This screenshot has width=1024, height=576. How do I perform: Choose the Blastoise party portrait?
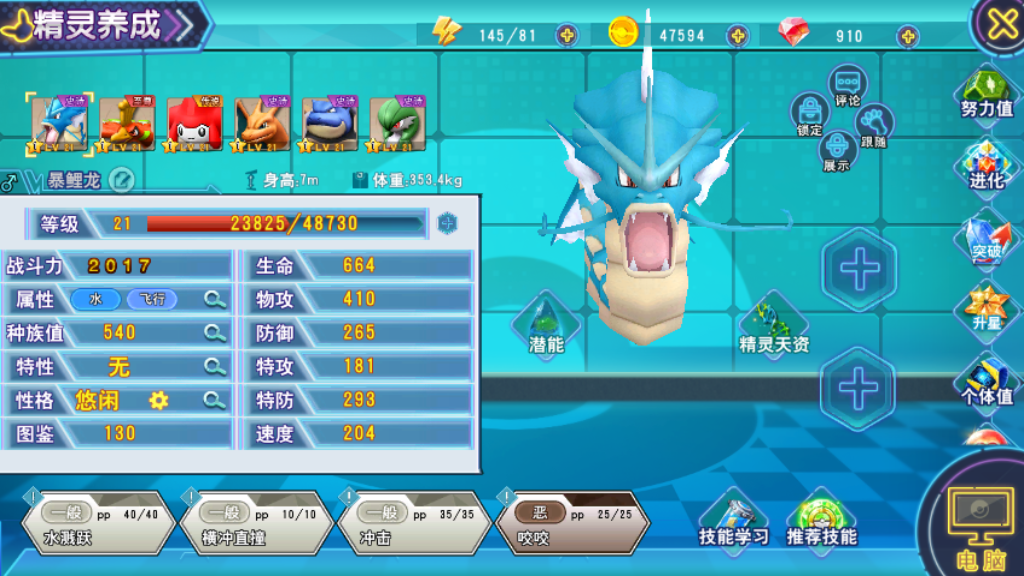pyautogui.click(x=331, y=124)
